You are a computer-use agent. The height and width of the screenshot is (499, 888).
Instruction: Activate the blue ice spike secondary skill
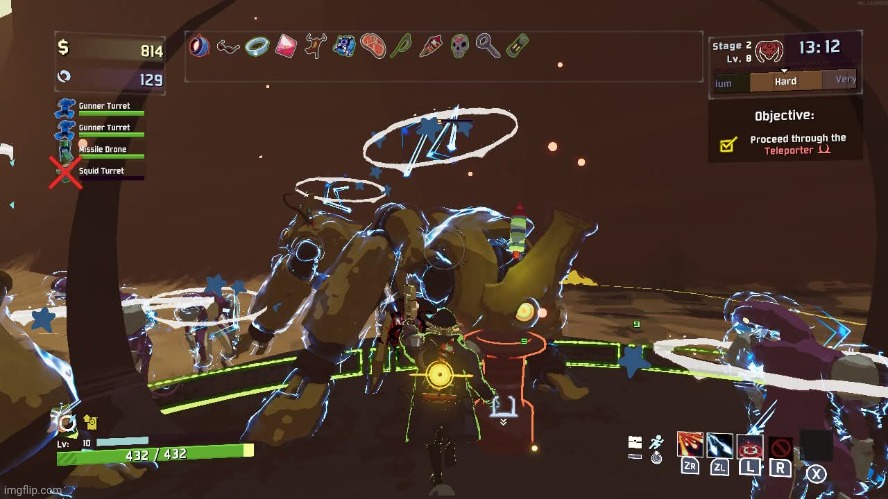pyautogui.click(x=720, y=444)
